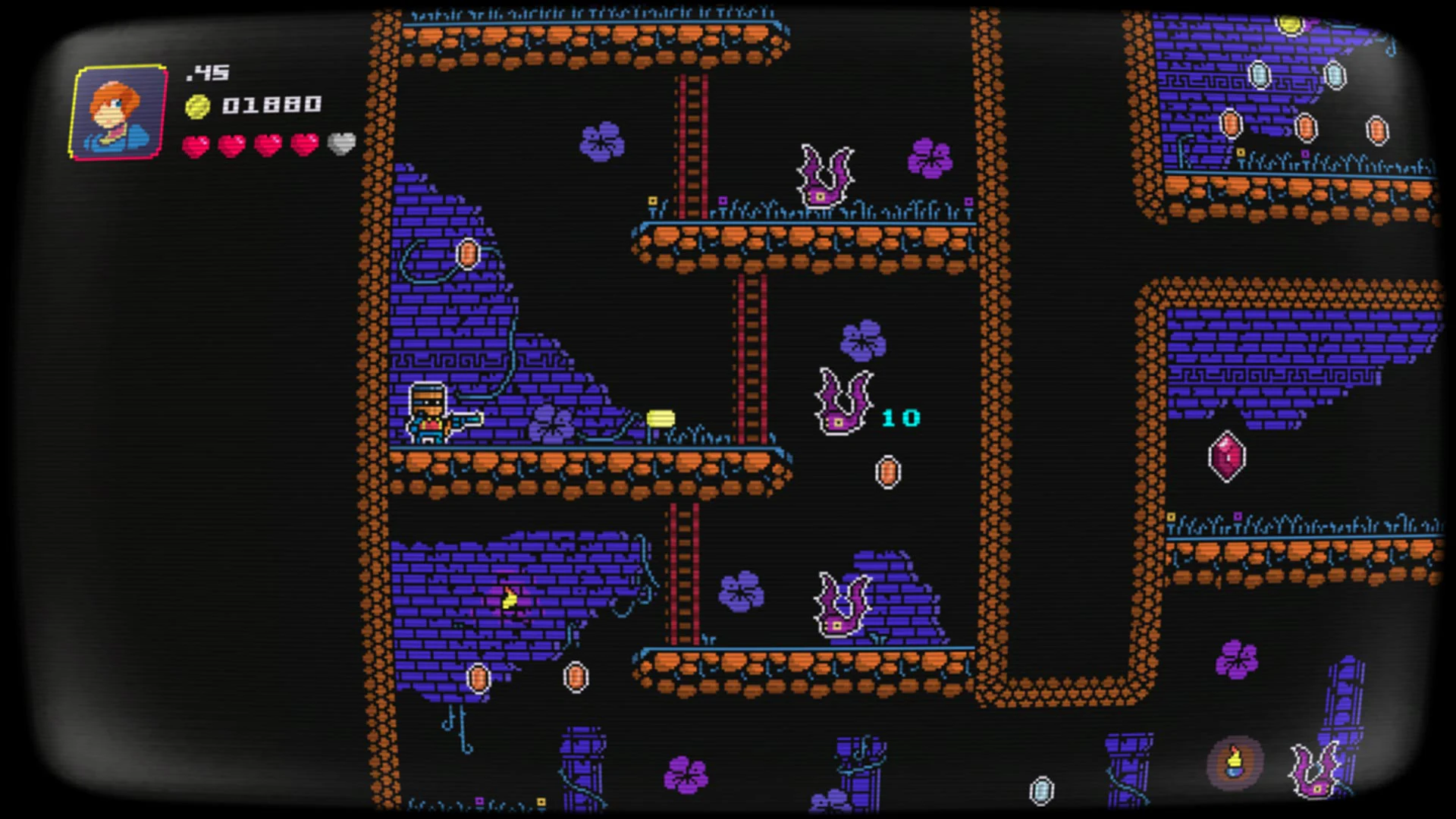Click the purple gem on the right wall
The height and width of the screenshot is (819, 1456).
[1227, 455]
